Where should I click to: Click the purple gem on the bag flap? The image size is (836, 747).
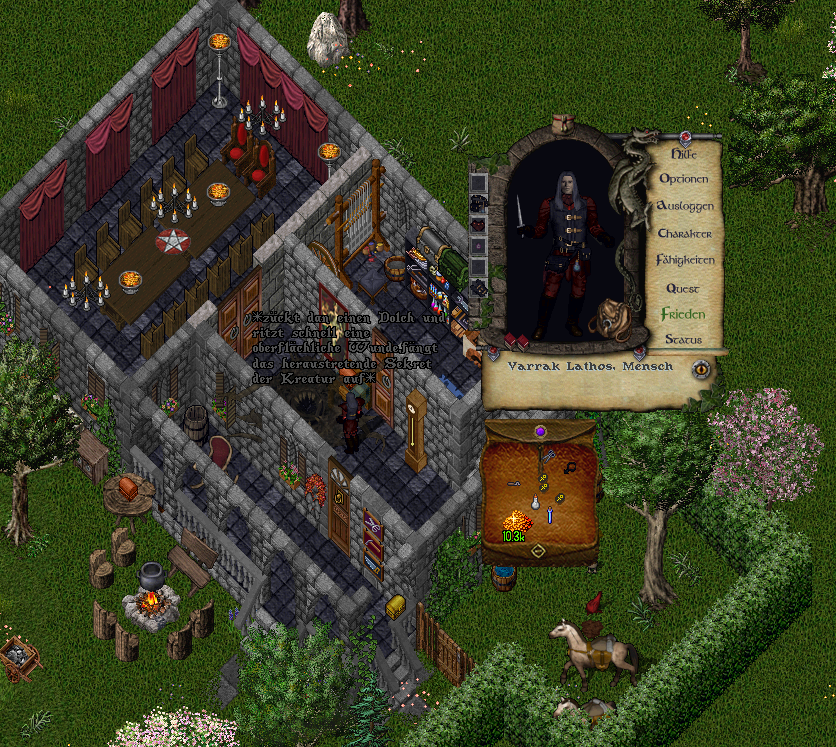pyautogui.click(x=540, y=431)
